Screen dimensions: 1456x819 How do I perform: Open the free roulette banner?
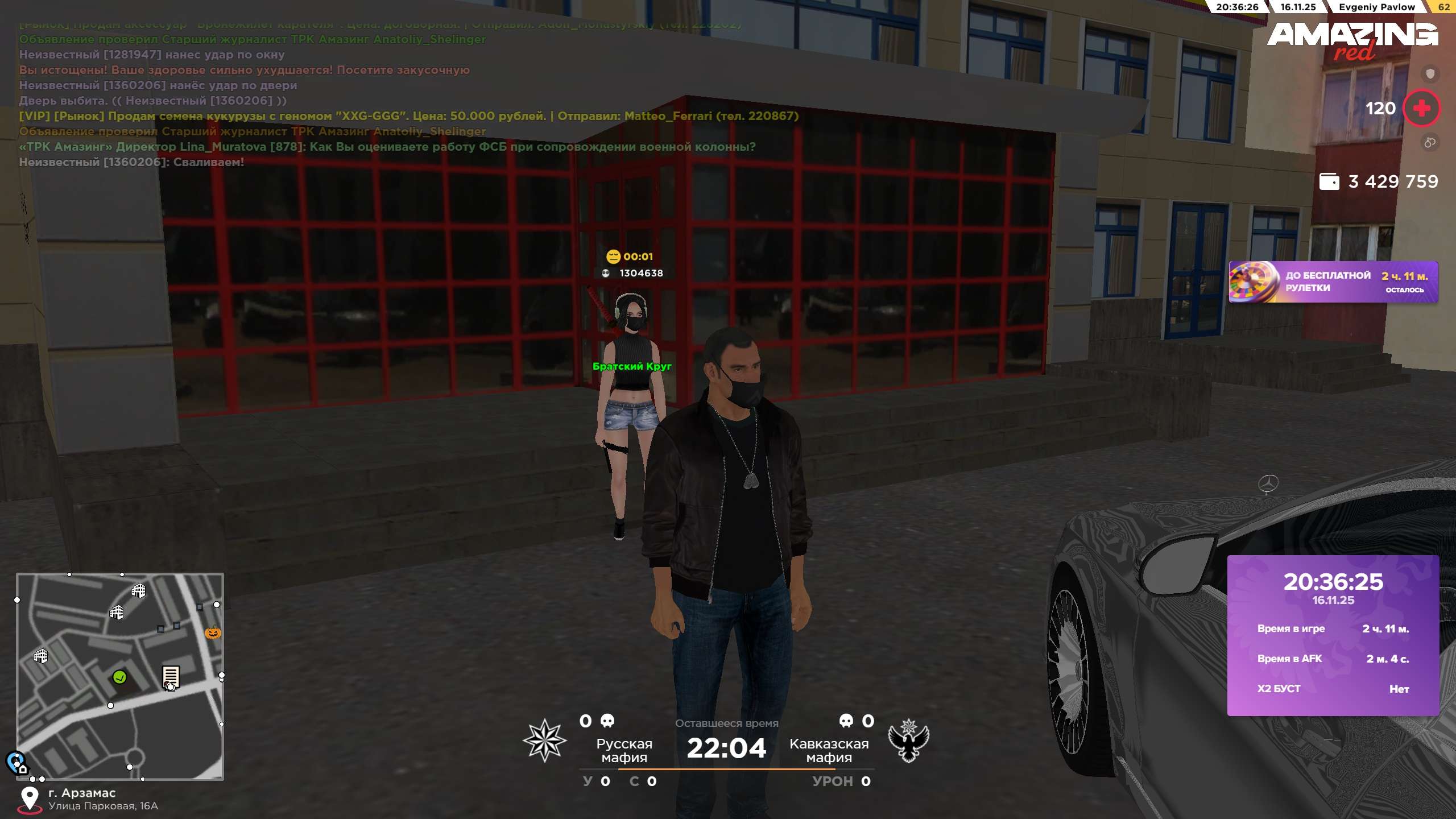(1333, 282)
